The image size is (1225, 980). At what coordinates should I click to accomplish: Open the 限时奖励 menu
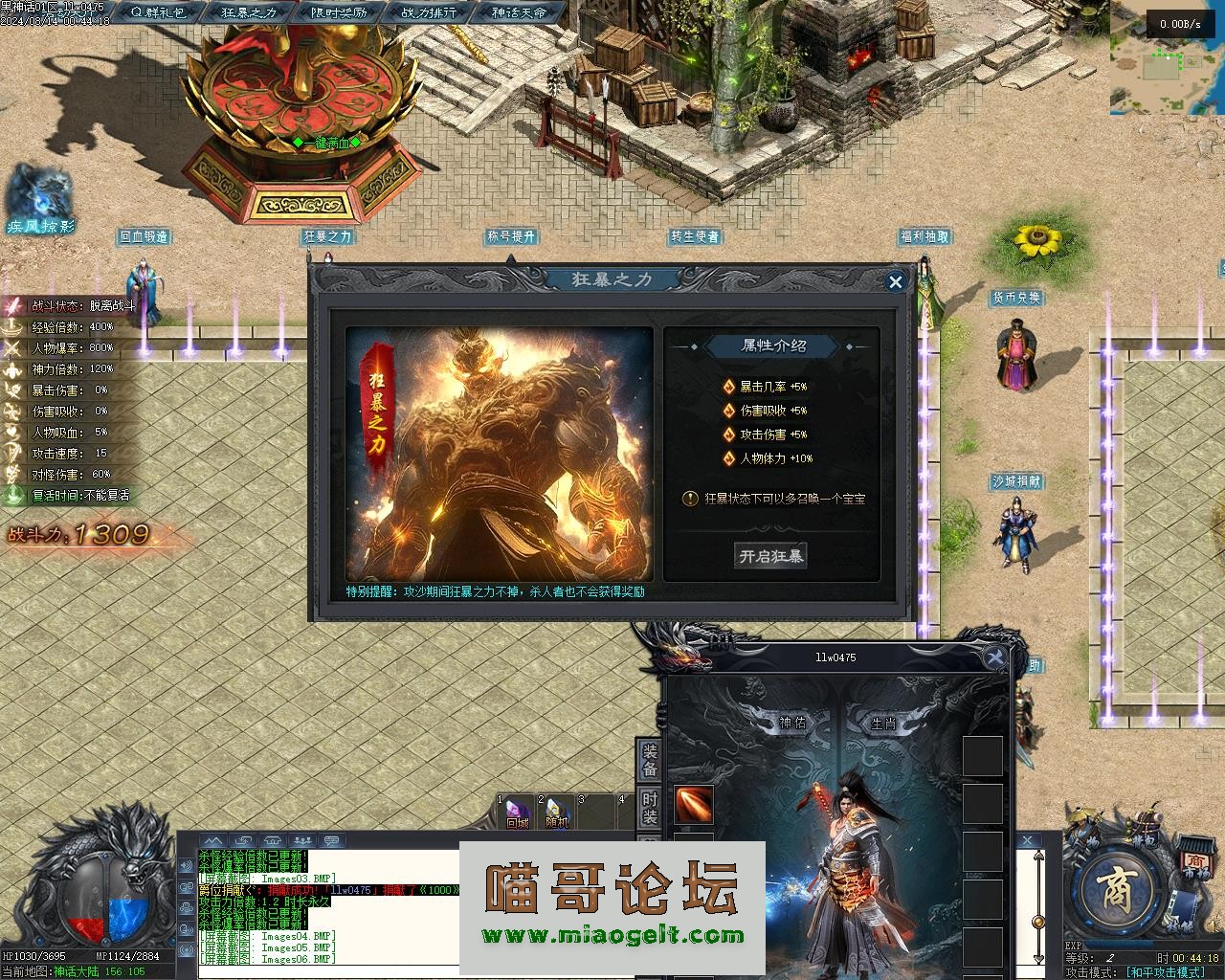click(339, 12)
